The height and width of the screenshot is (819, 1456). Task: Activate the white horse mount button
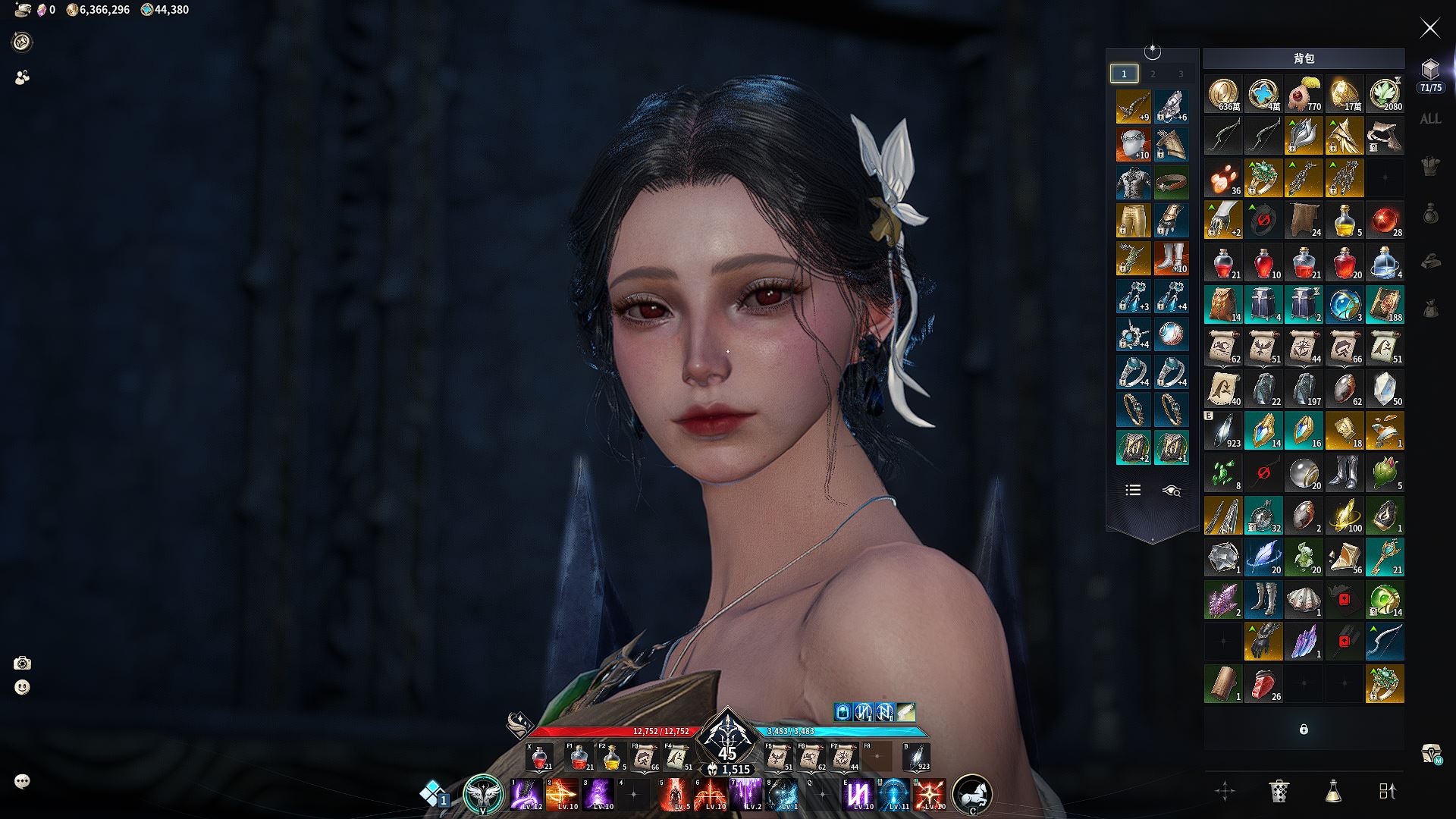pyautogui.click(x=972, y=794)
